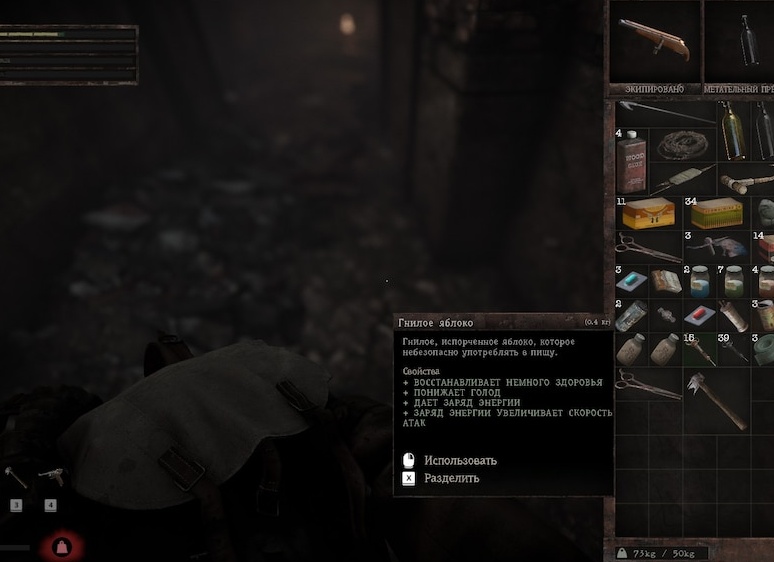The image size is (774, 562).
Task: Select the long spear at inventory top
Action: pos(665,111)
